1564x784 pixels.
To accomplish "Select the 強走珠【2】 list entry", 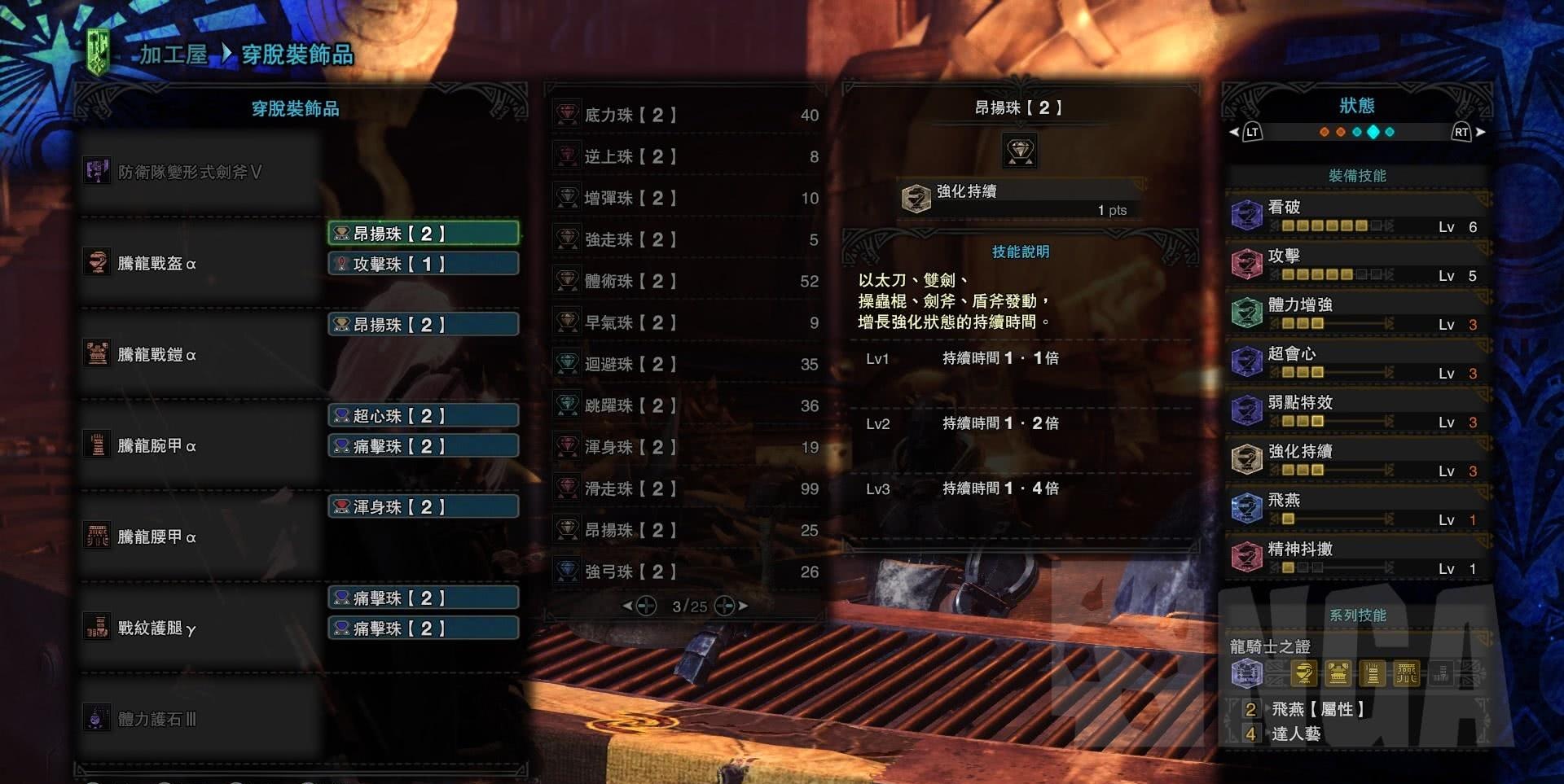I will point(686,239).
